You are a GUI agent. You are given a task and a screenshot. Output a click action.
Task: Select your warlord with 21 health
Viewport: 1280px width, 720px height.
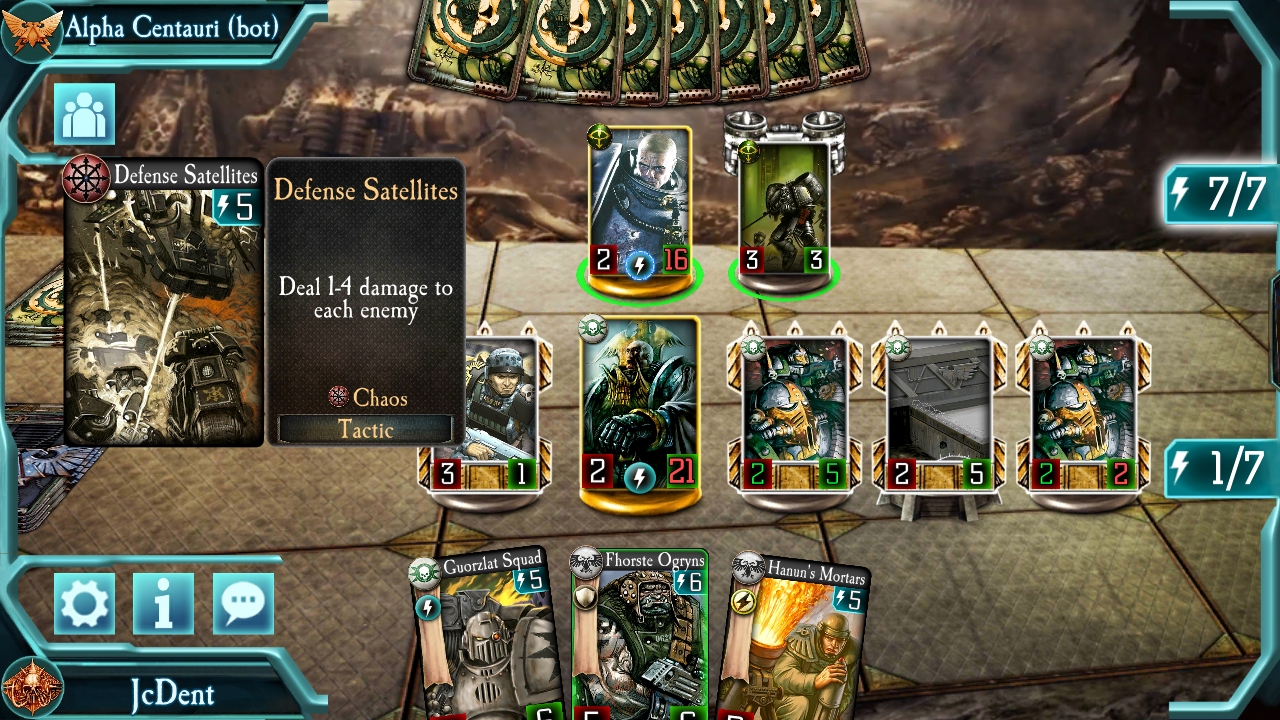[x=640, y=405]
